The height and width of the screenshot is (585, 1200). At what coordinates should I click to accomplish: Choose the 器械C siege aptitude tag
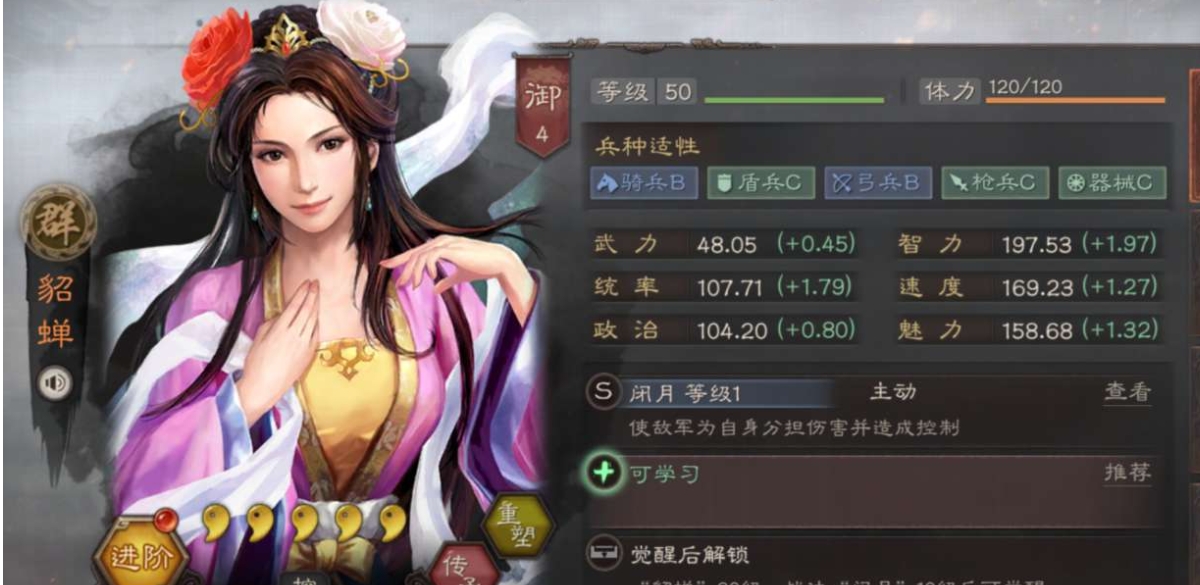click(1111, 183)
